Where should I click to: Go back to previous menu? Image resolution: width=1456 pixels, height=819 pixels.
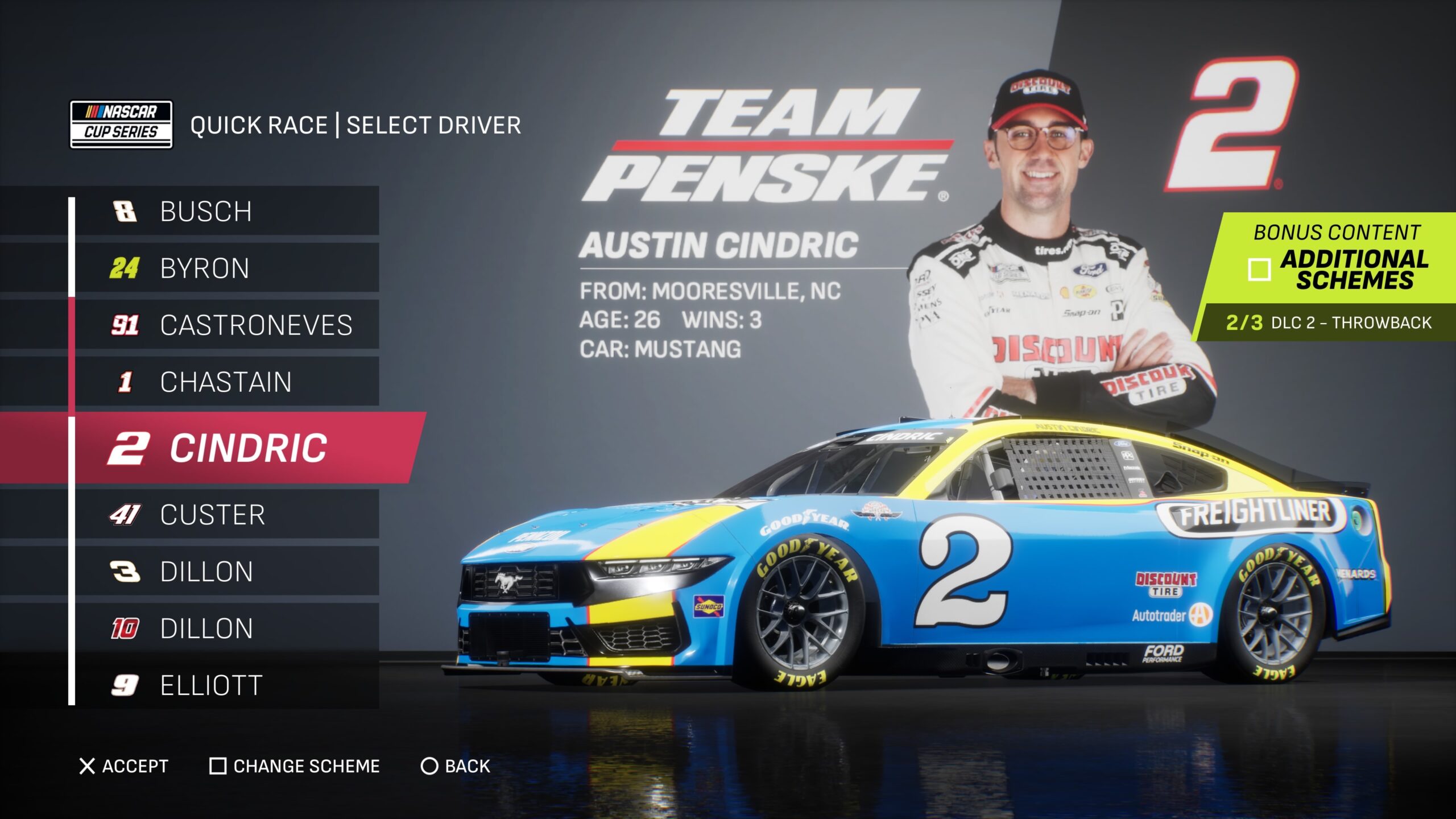click(x=455, y=766)
